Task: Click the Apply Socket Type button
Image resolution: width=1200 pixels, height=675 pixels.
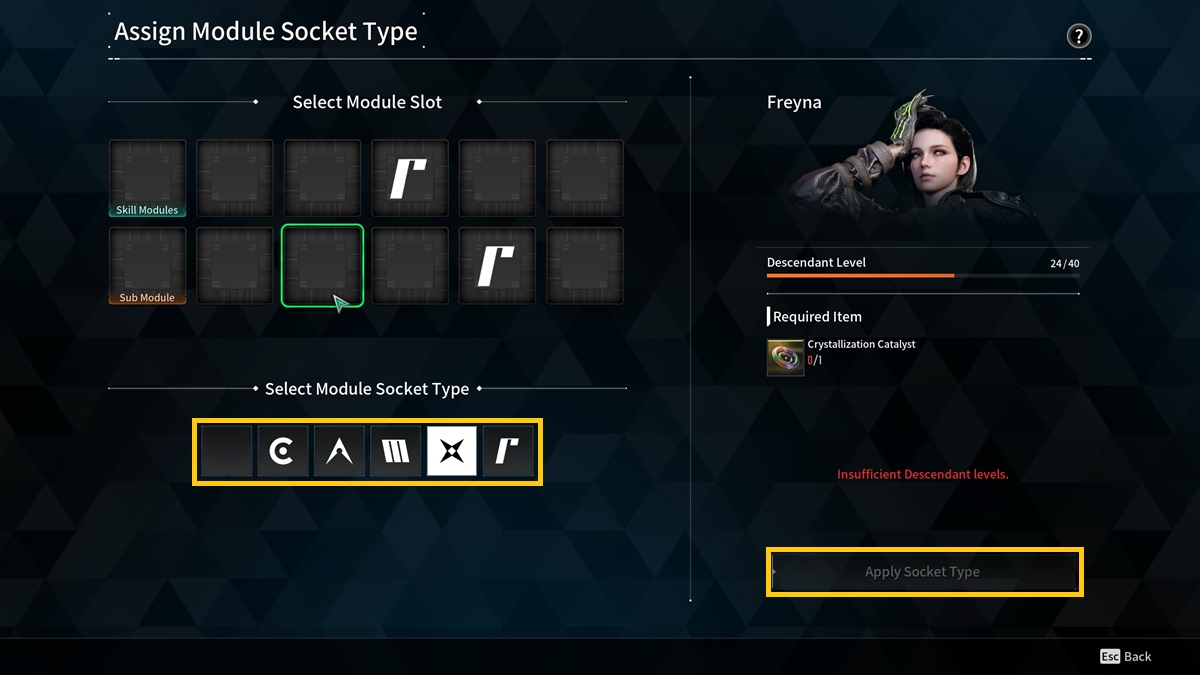Action: pyautogui.click(x=924, y=572)
